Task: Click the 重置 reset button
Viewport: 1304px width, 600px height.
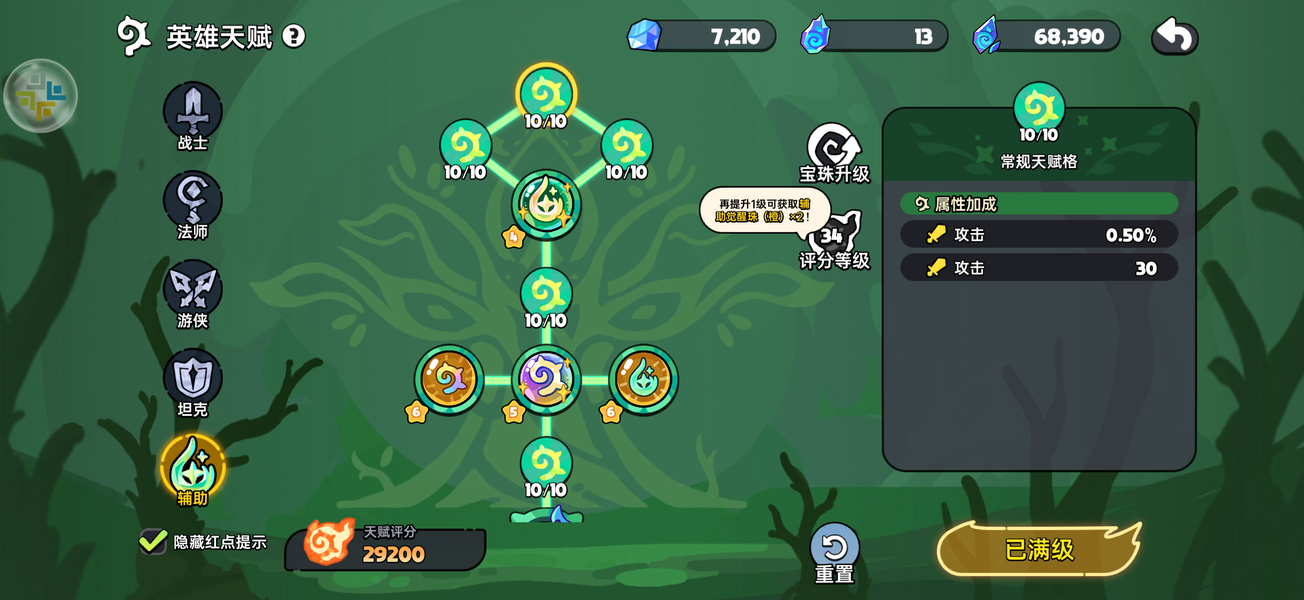Action: pyautogui.click(x=834, y=549)
